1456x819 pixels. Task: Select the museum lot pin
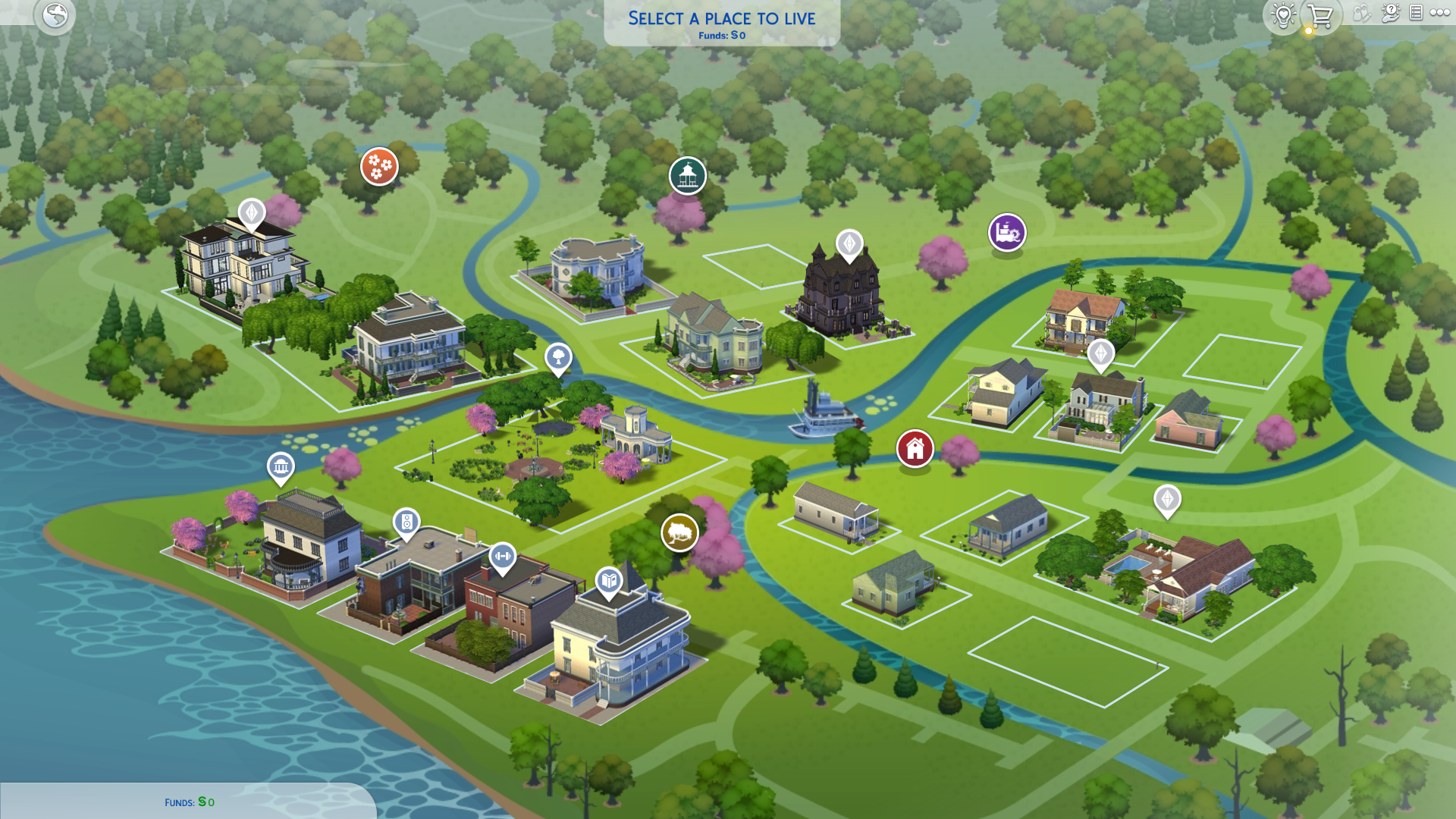281,467
